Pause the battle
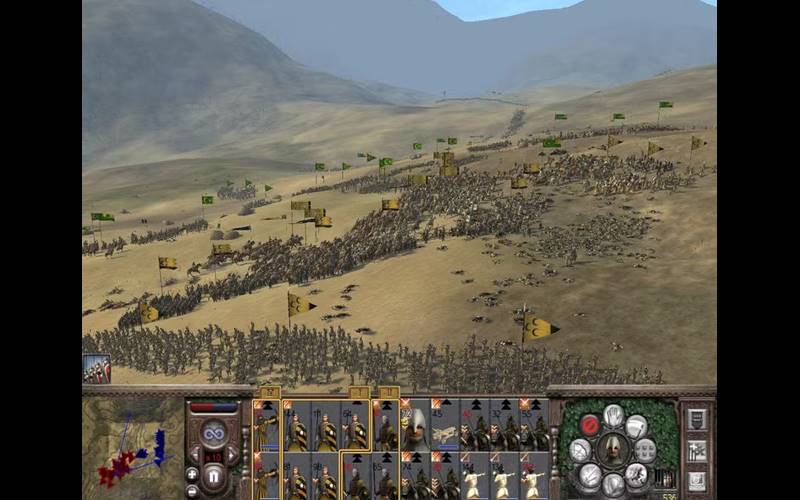 214,474
